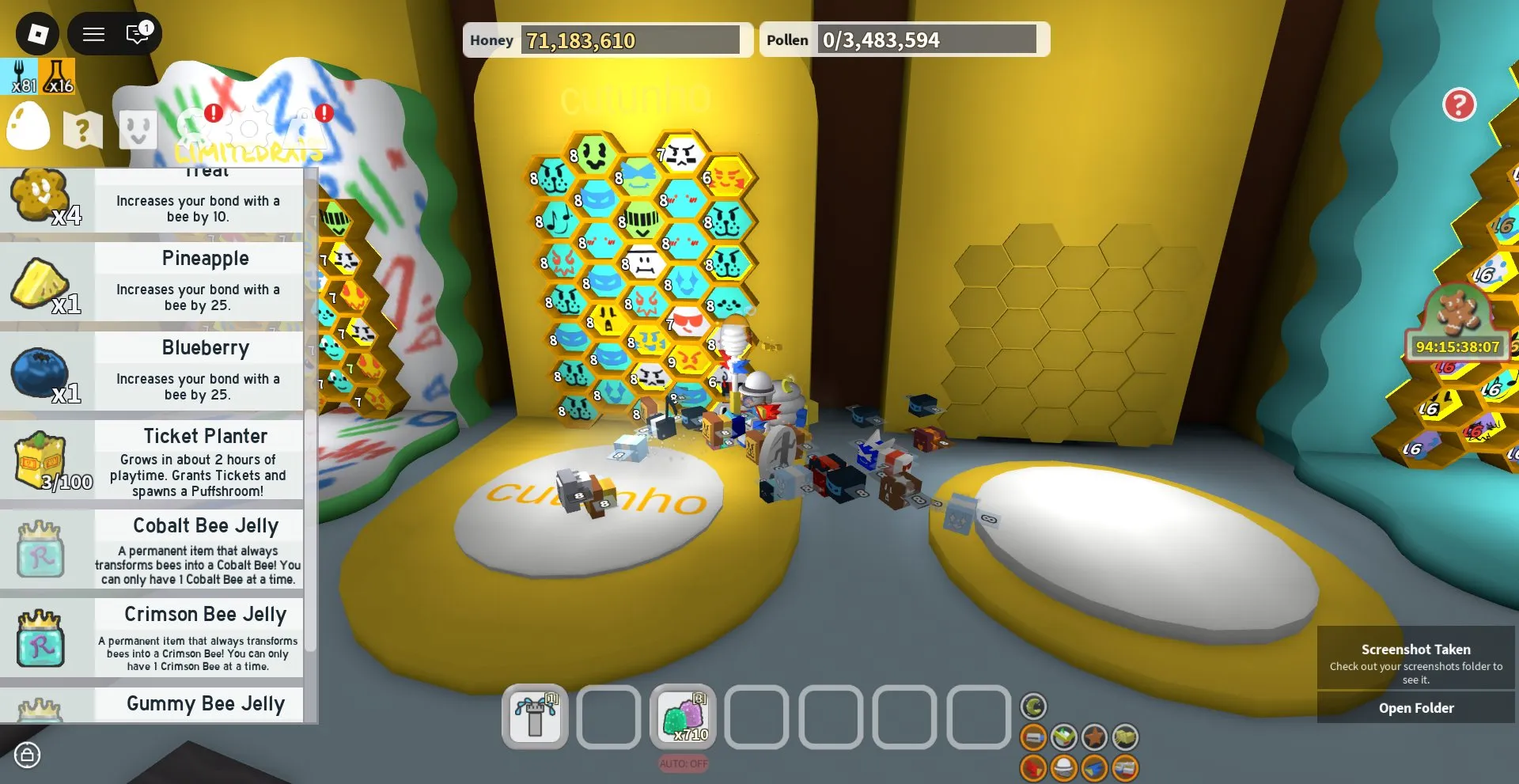
Task: Open the quest map icon
Action: 81,129
